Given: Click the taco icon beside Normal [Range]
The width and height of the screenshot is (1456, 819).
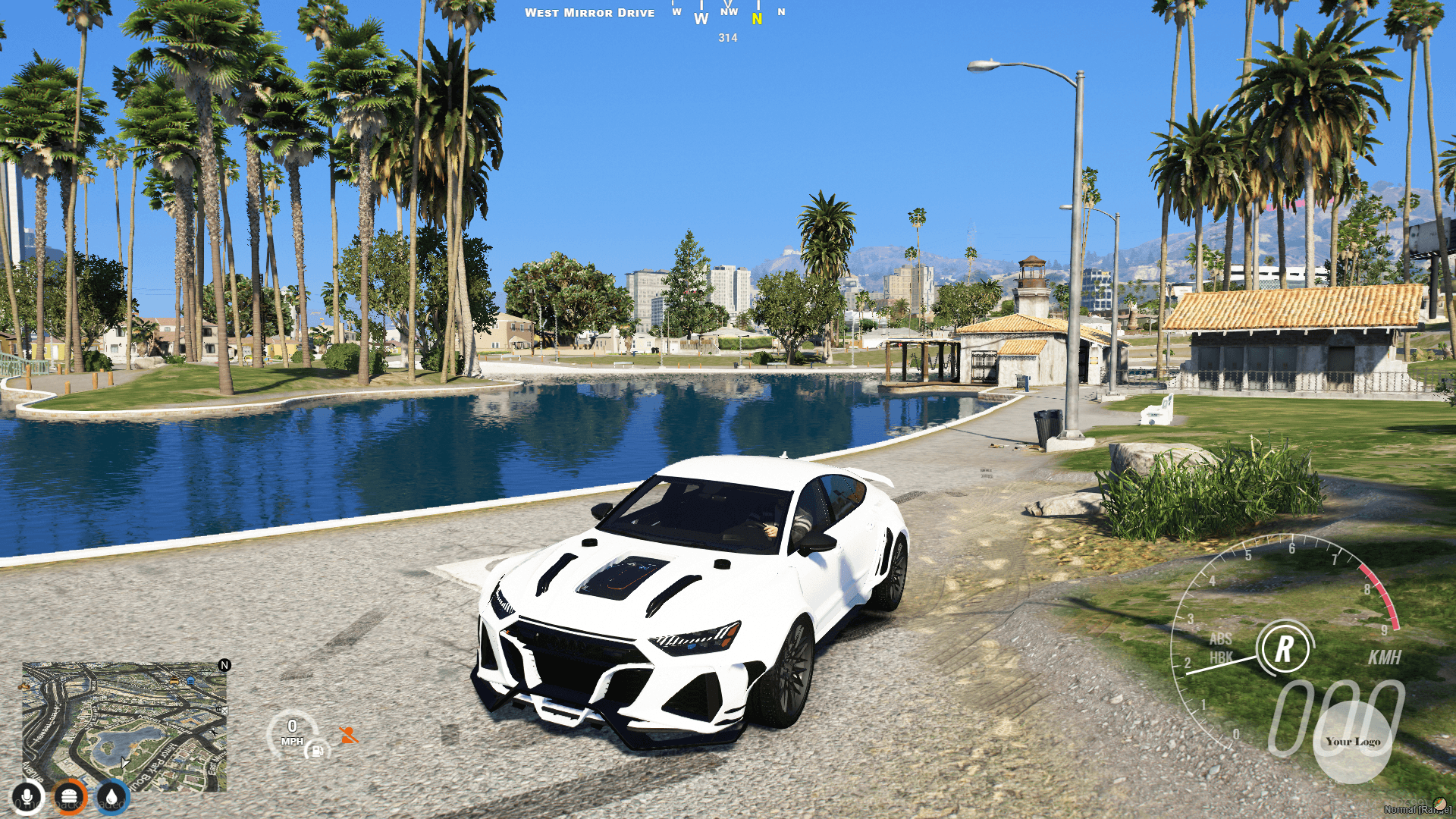Looking at the screenshot, I should [x=1441, y=803].
